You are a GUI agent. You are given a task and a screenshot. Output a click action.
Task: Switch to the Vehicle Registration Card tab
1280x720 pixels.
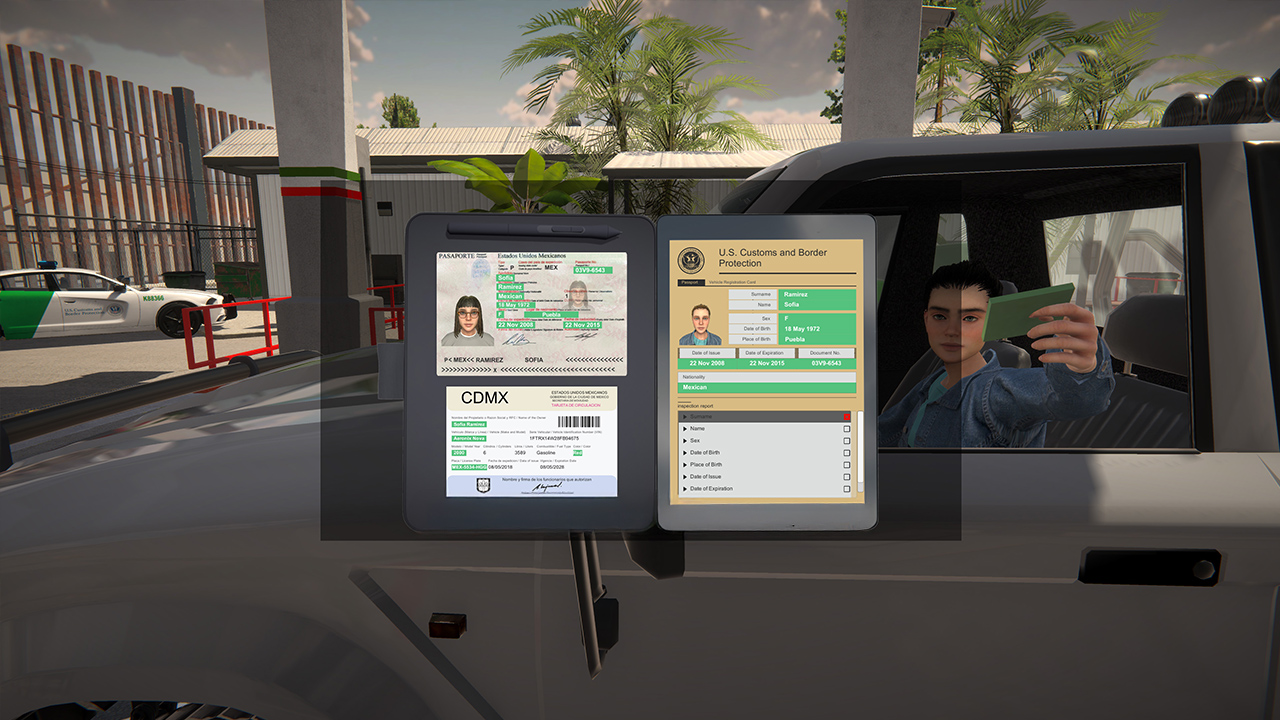[733, 284]
